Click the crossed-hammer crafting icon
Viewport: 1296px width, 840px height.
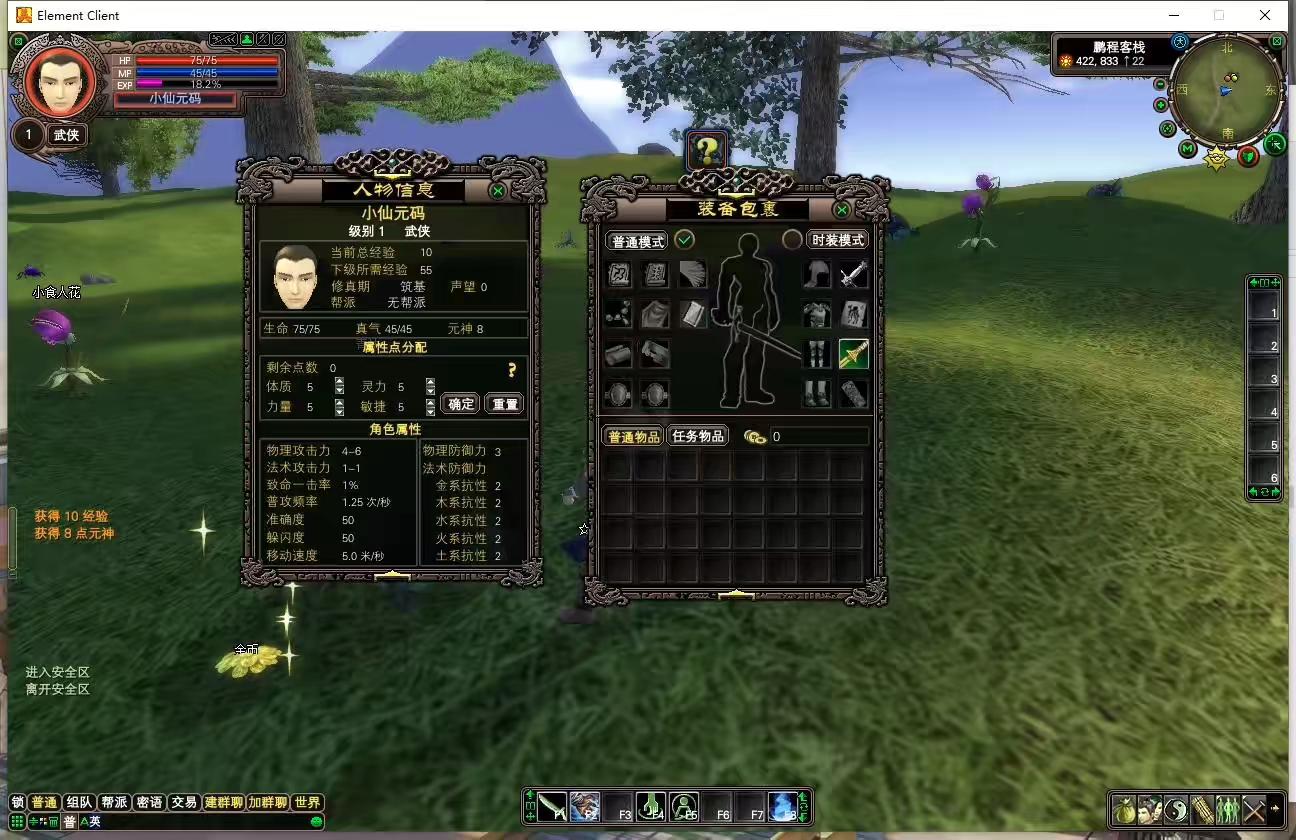coord(1256,810)
